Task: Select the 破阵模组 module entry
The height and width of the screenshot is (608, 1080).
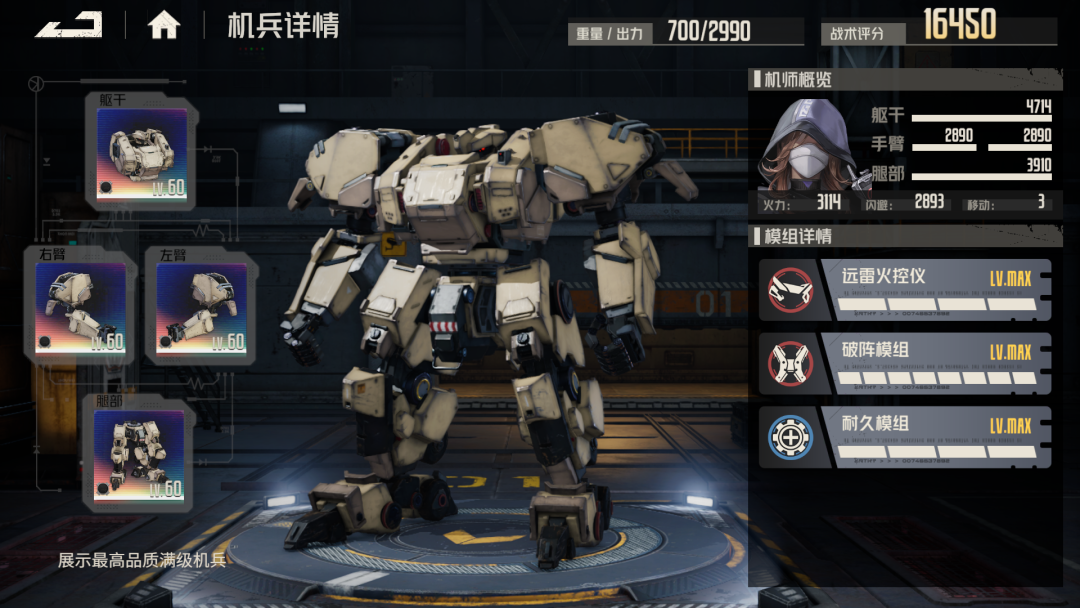Action: (x=905, y=364)
